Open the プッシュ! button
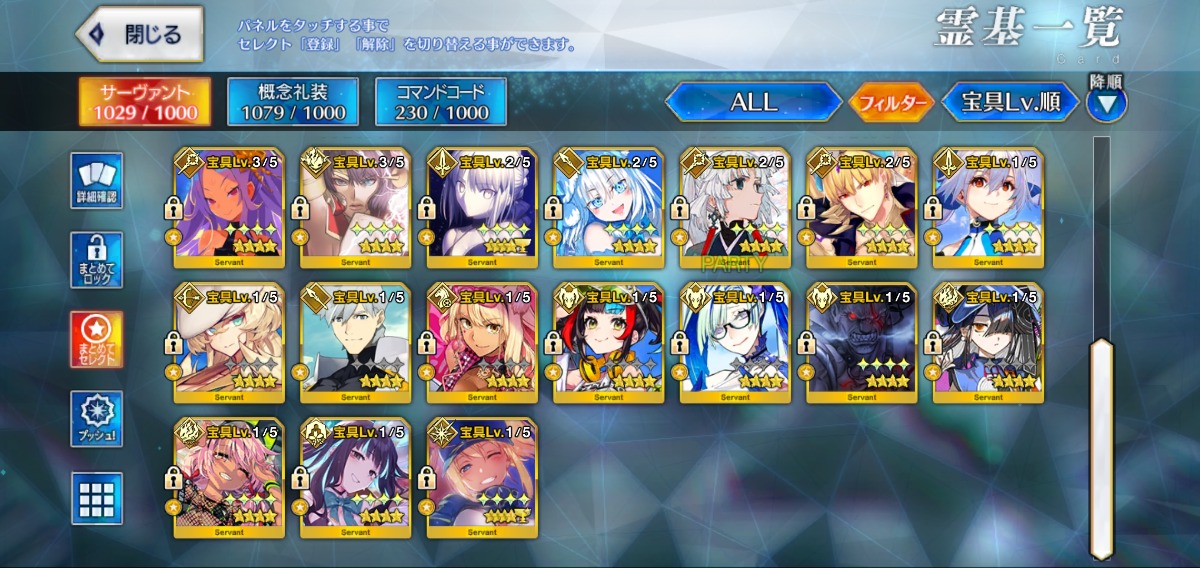This screenshot has width=1200, height=568. (97, 419)
